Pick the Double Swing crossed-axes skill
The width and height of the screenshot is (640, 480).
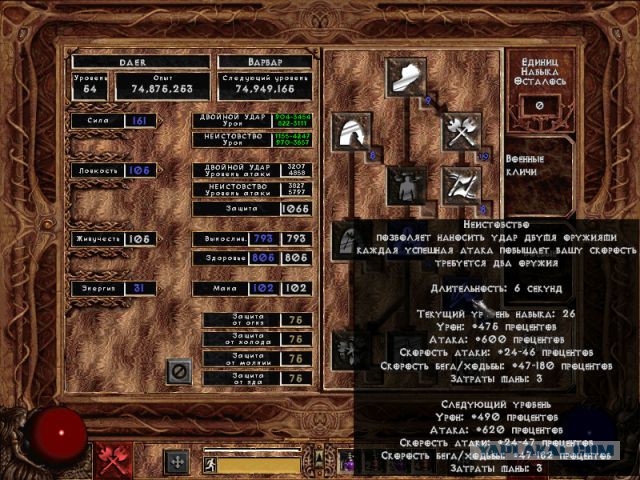[462, 132]
